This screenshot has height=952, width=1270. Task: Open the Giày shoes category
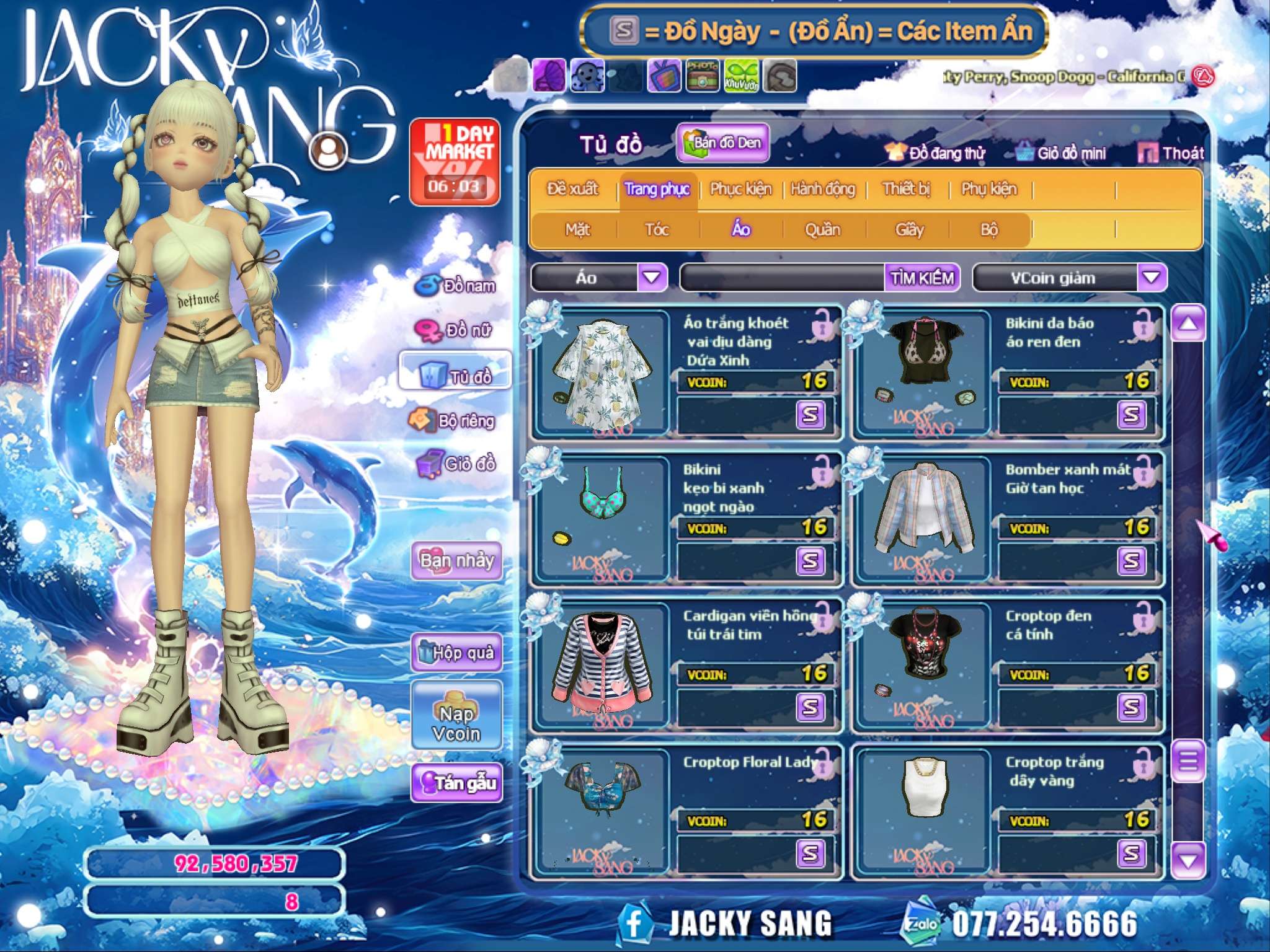pos(909,230)
